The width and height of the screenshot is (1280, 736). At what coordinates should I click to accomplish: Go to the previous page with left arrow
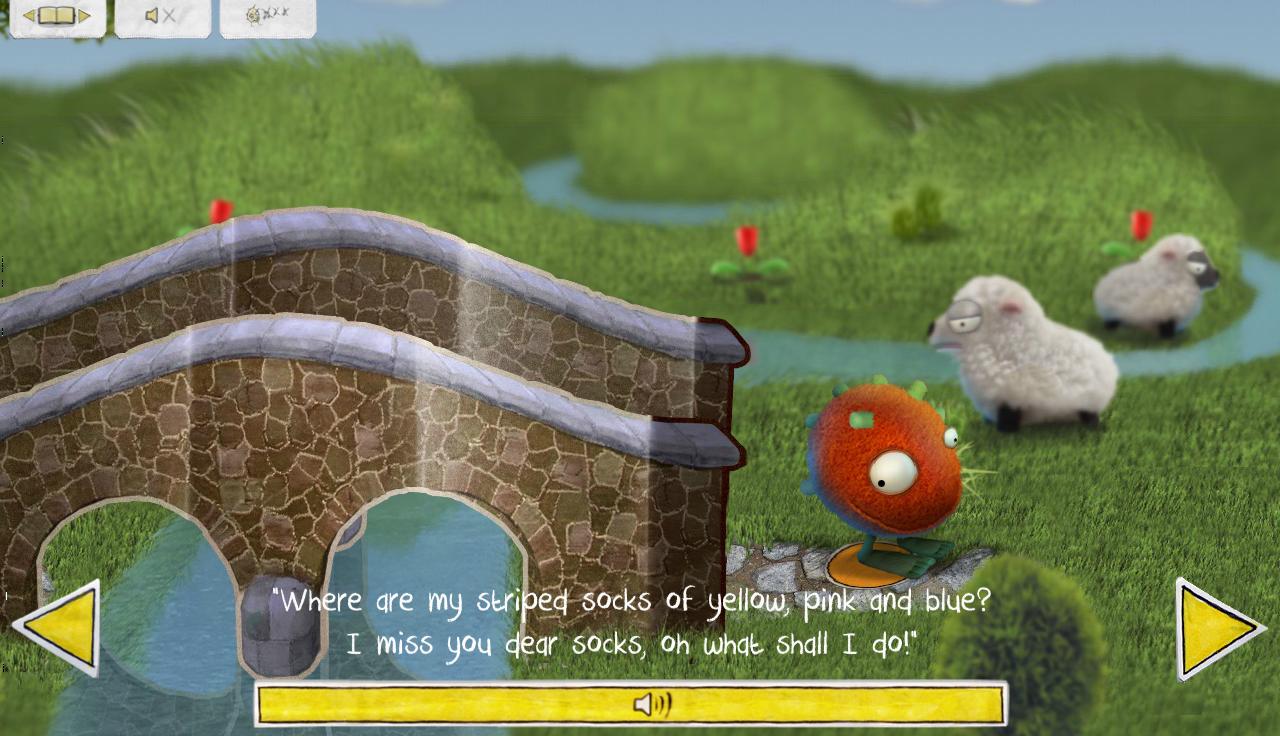[x=60, y=627]
